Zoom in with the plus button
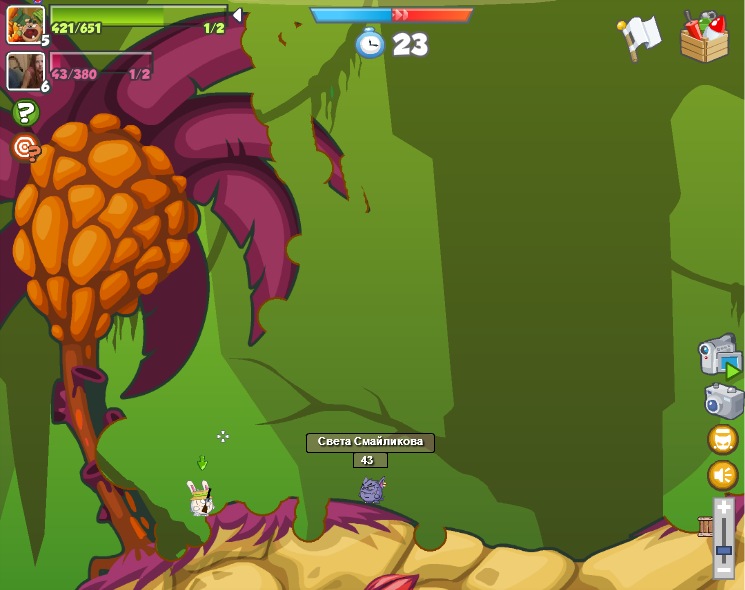The width and height of the screenshot is (745, 590). (724, 508)
